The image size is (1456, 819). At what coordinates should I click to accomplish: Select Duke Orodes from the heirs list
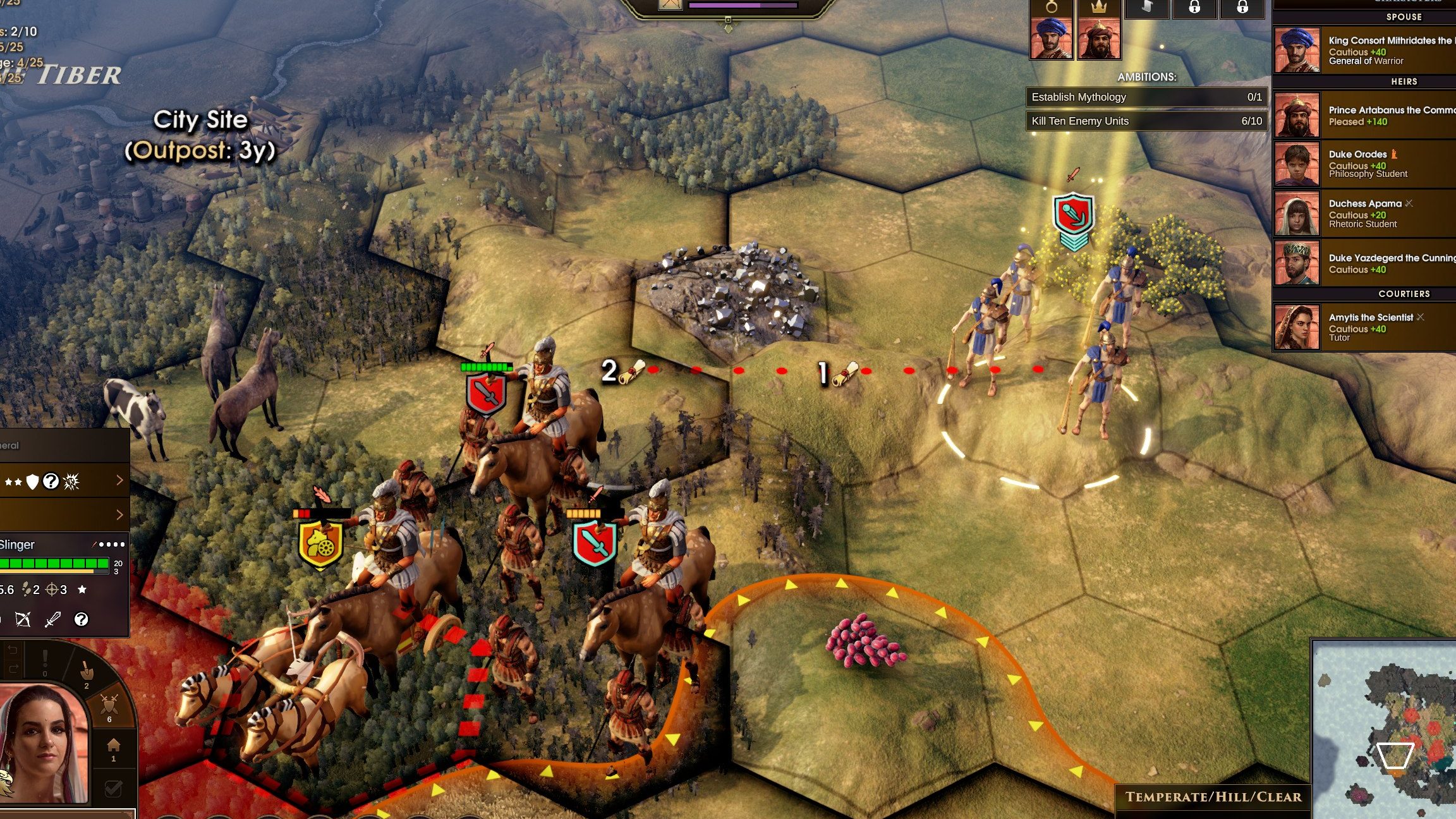[1365, 163]
